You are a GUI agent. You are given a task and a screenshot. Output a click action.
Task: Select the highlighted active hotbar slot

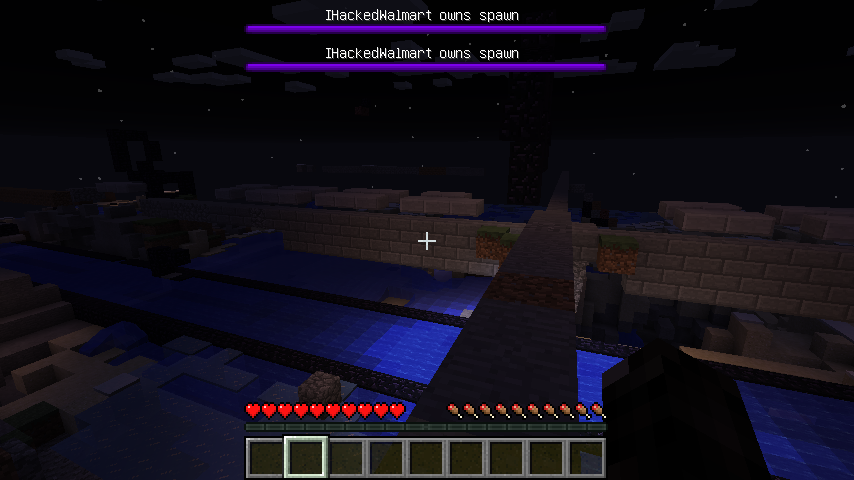pos(306,458)
